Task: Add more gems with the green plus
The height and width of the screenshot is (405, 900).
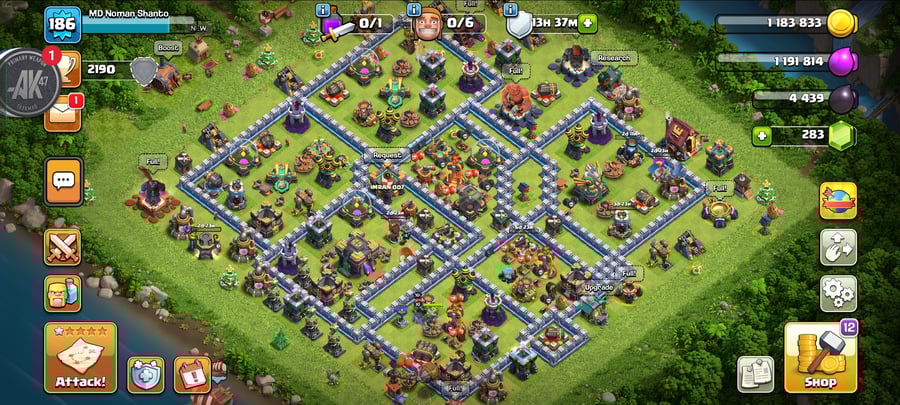Action: point(762,135)
